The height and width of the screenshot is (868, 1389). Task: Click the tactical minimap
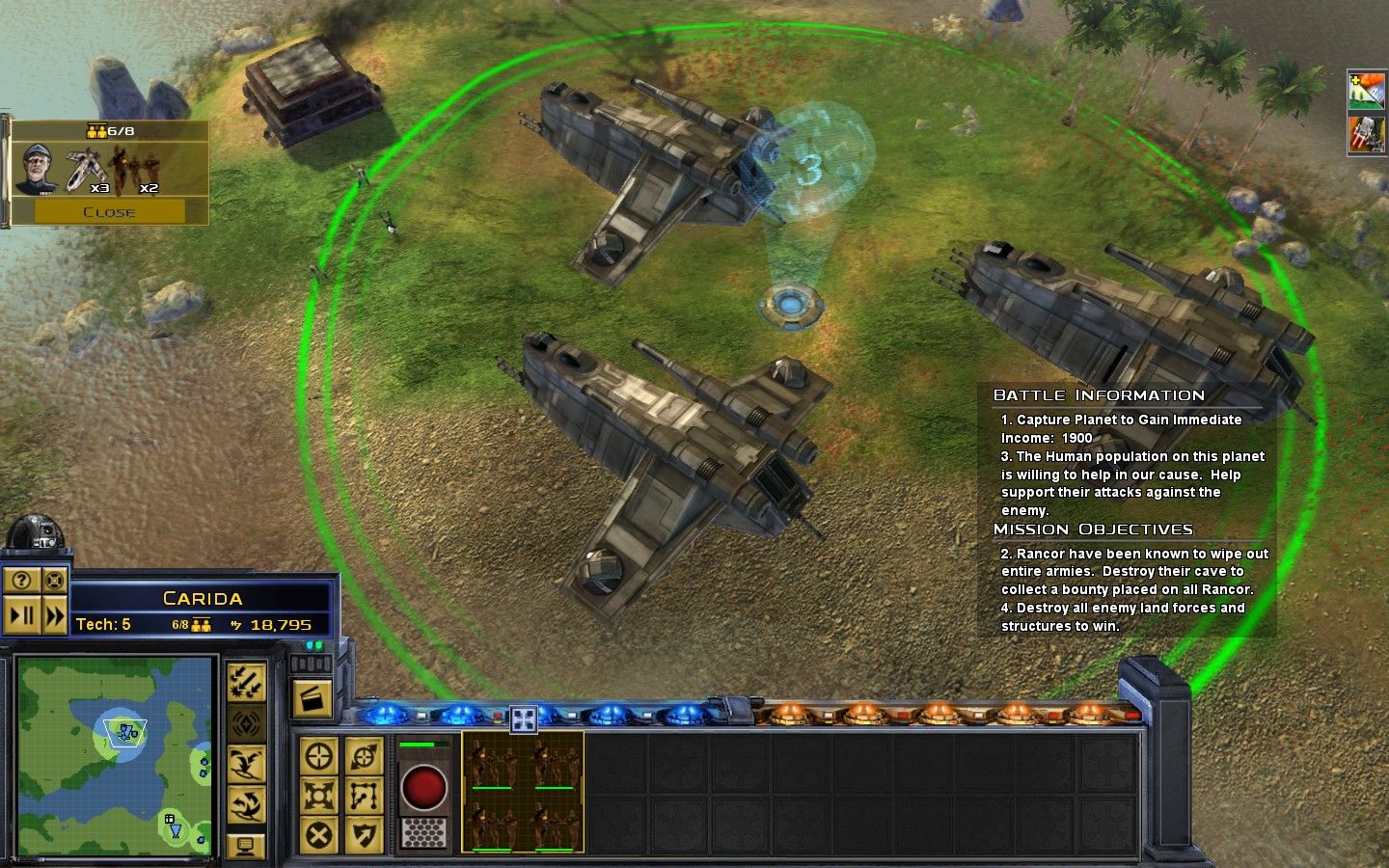click(115, 754)
